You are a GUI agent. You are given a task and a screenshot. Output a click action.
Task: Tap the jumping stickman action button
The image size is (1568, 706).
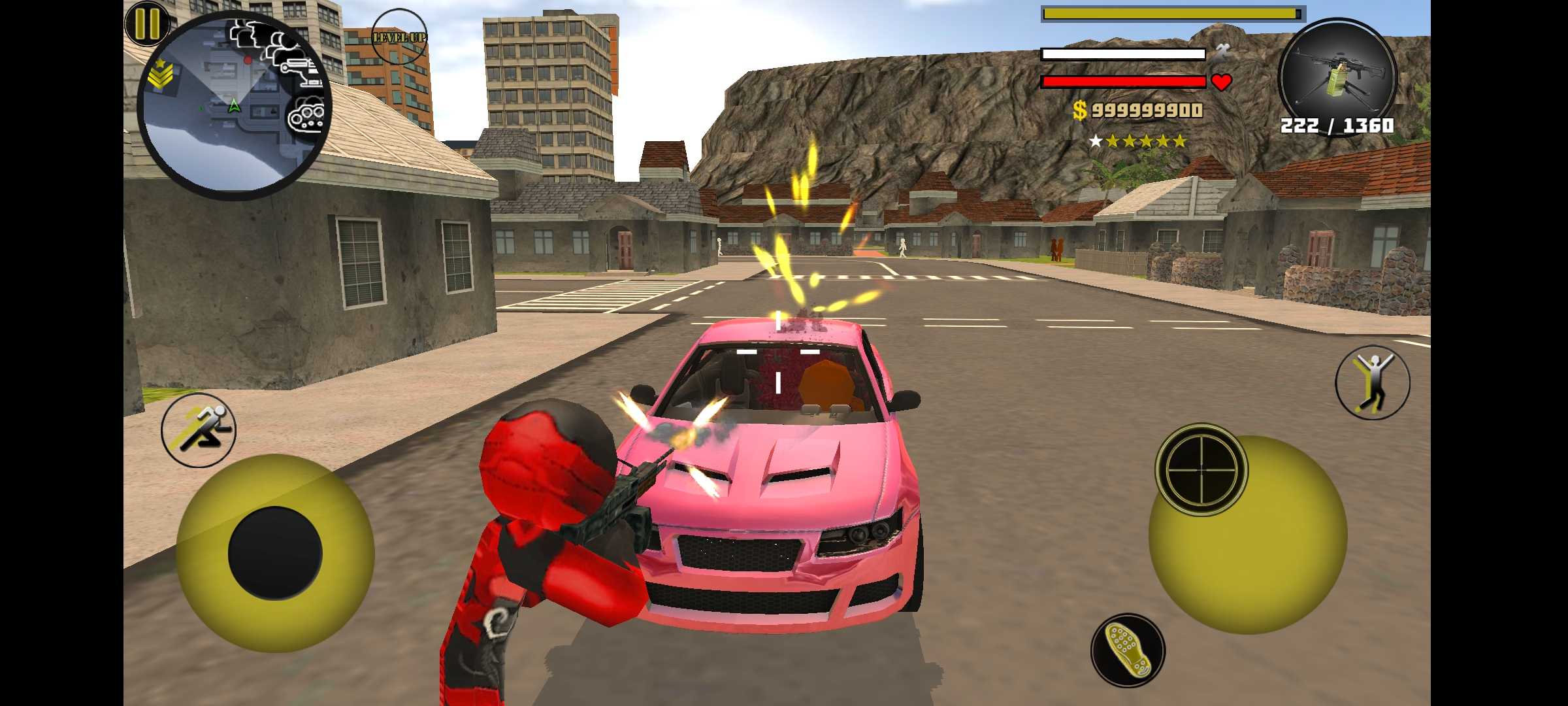[x=1372, y=382]
